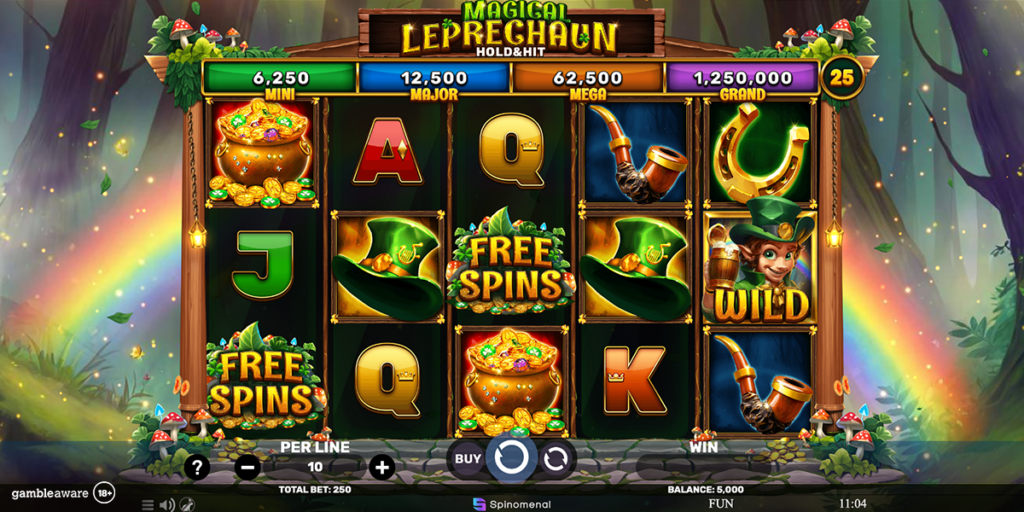This screenshot has height=512, width=1024.
Task: Open the BUY feature button
Action: (468, 460)
